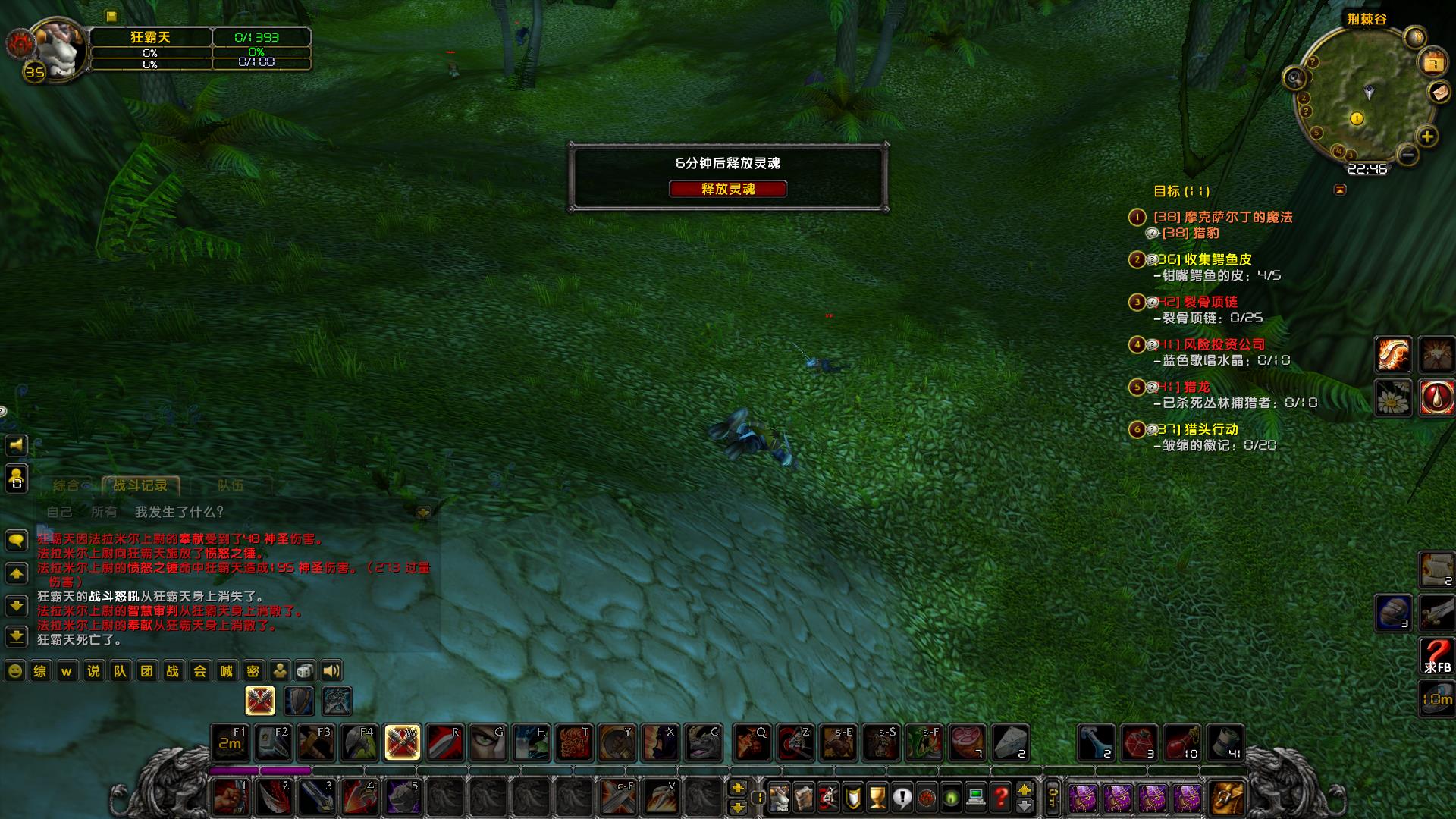
Task: Use the red healing potion with 10 charges
Action: click(1181, 742)
